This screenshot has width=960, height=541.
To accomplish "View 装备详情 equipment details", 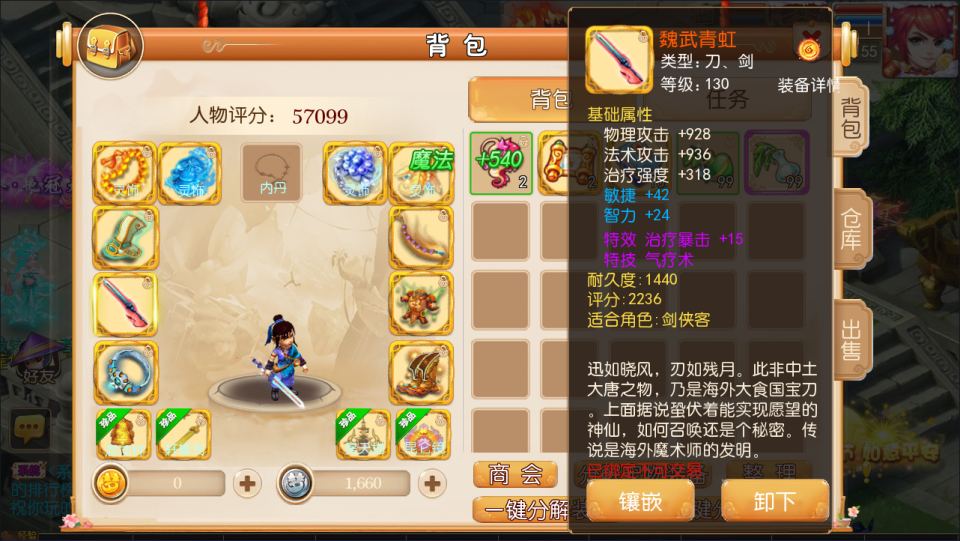I will 808,86.
